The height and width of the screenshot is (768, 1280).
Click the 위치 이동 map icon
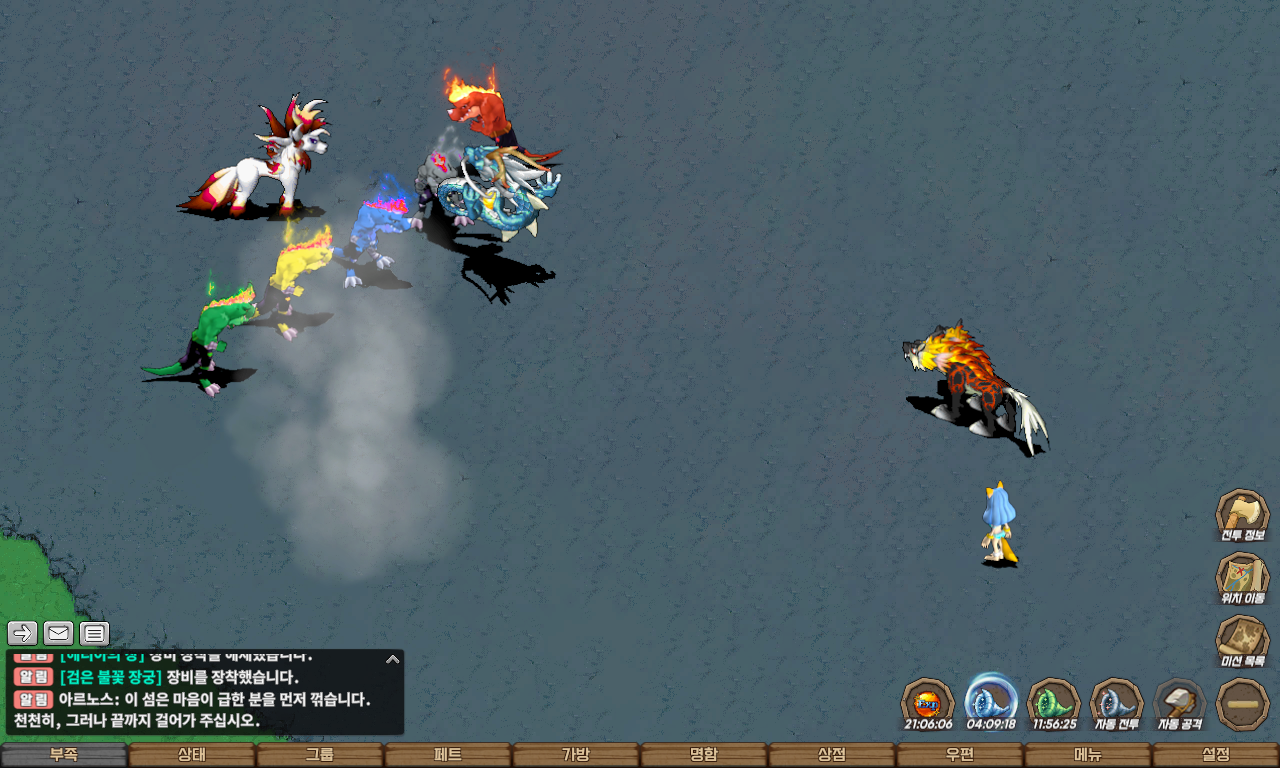click(x=1242, y=578)
